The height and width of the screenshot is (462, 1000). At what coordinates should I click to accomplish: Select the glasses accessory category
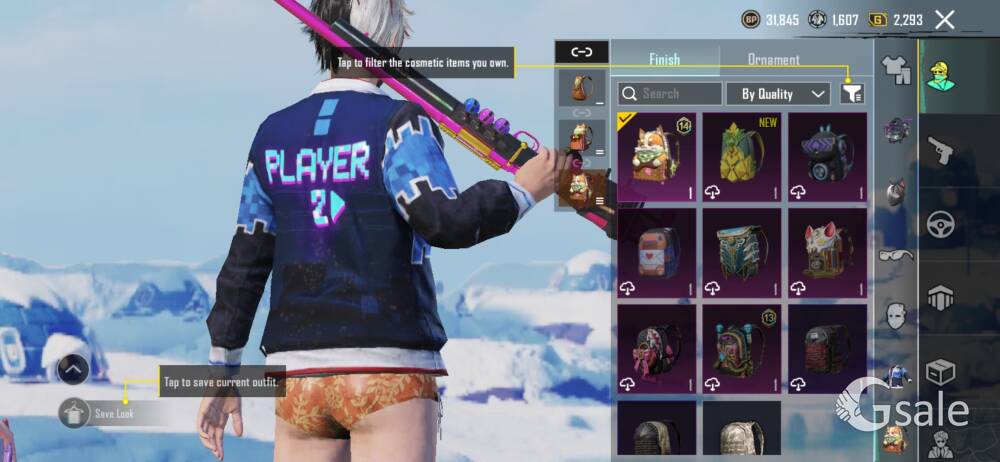(895, 255)
